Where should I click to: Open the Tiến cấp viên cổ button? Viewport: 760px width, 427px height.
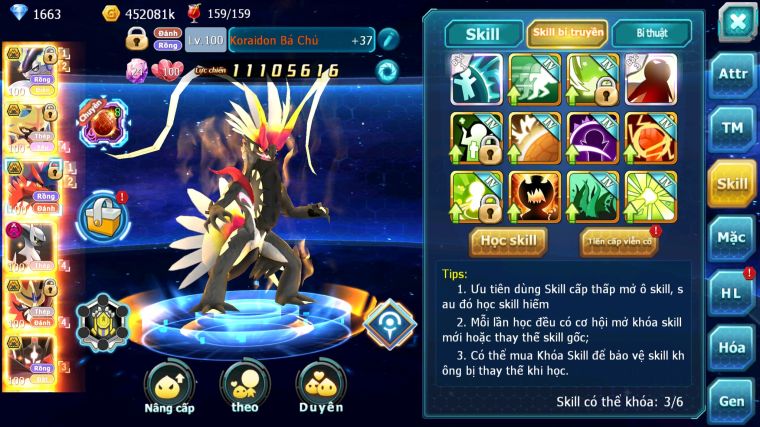618,241
